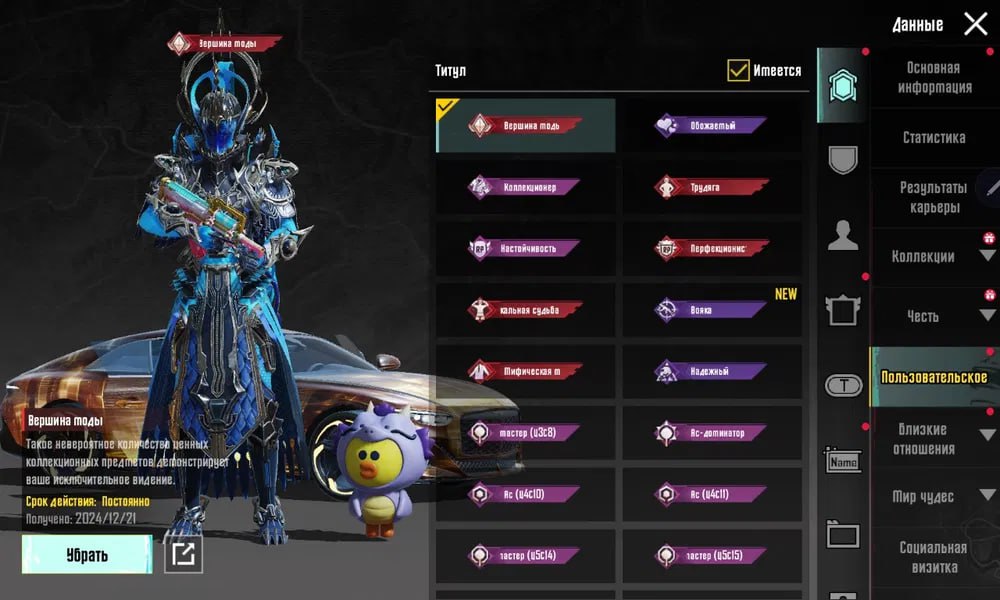The height and width of the screenshot is (600, 1000).
Task: Expand the Мир чудес menu
Action: pos(935,496)
